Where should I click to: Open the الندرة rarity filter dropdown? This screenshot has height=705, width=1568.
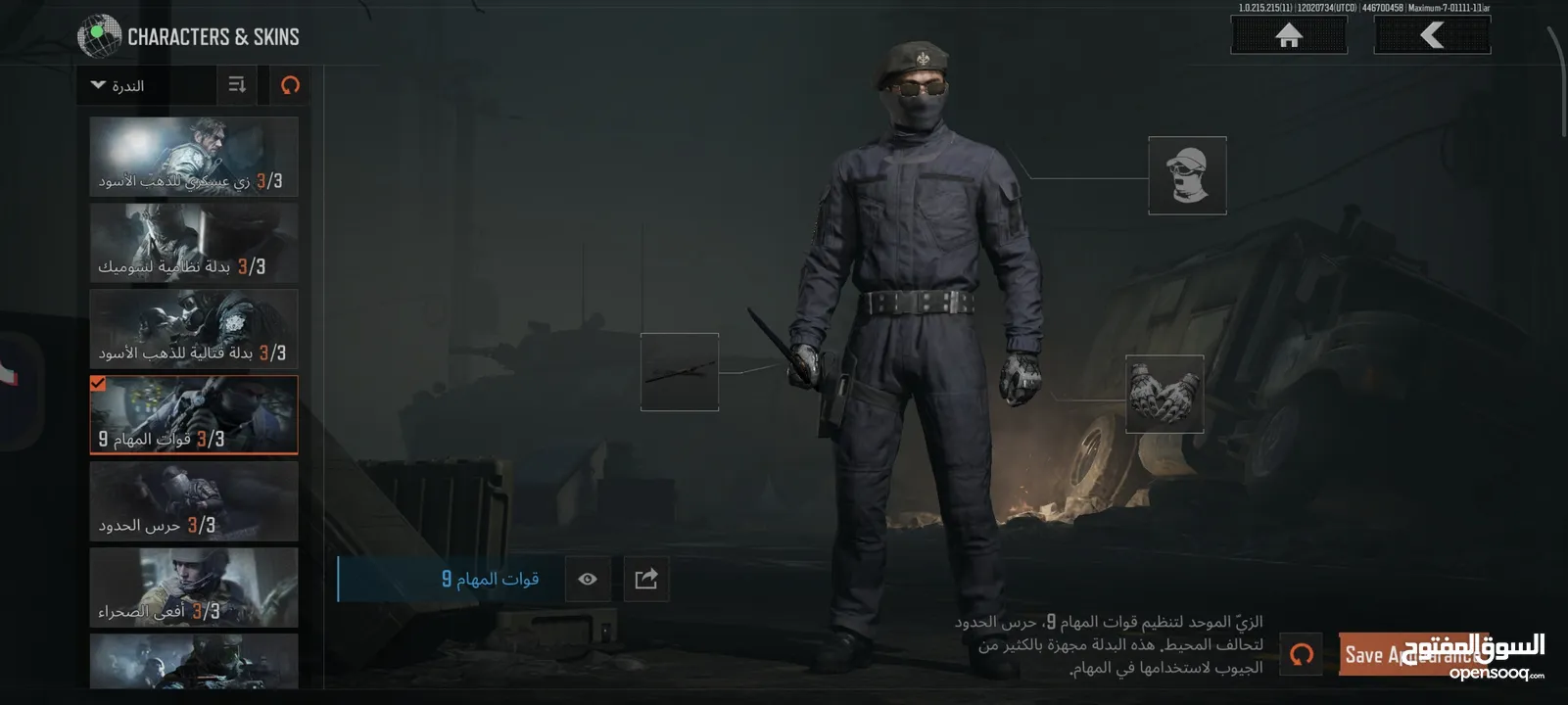pyautogui.click(x=146, y=86)
